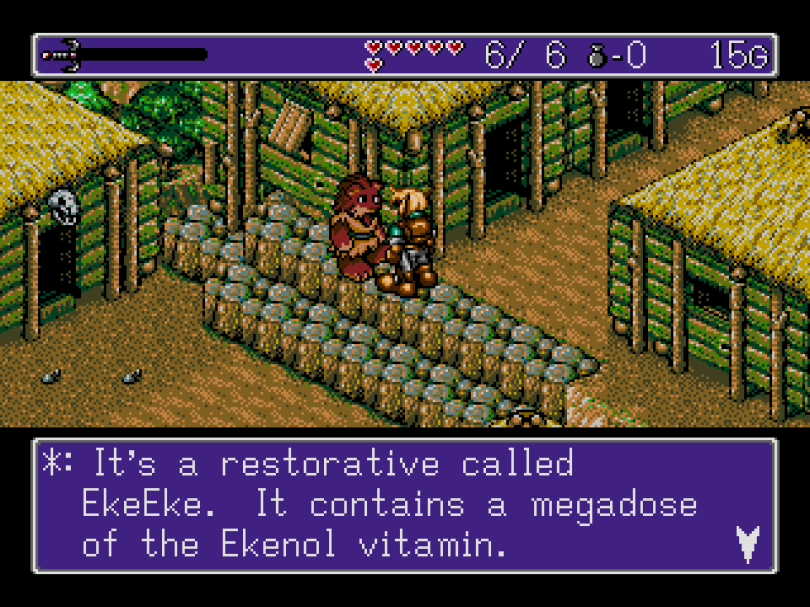This screenshot has height=607, width=810.
Task: Advance dialogue with the down arrow
Action: click(746, 543)
